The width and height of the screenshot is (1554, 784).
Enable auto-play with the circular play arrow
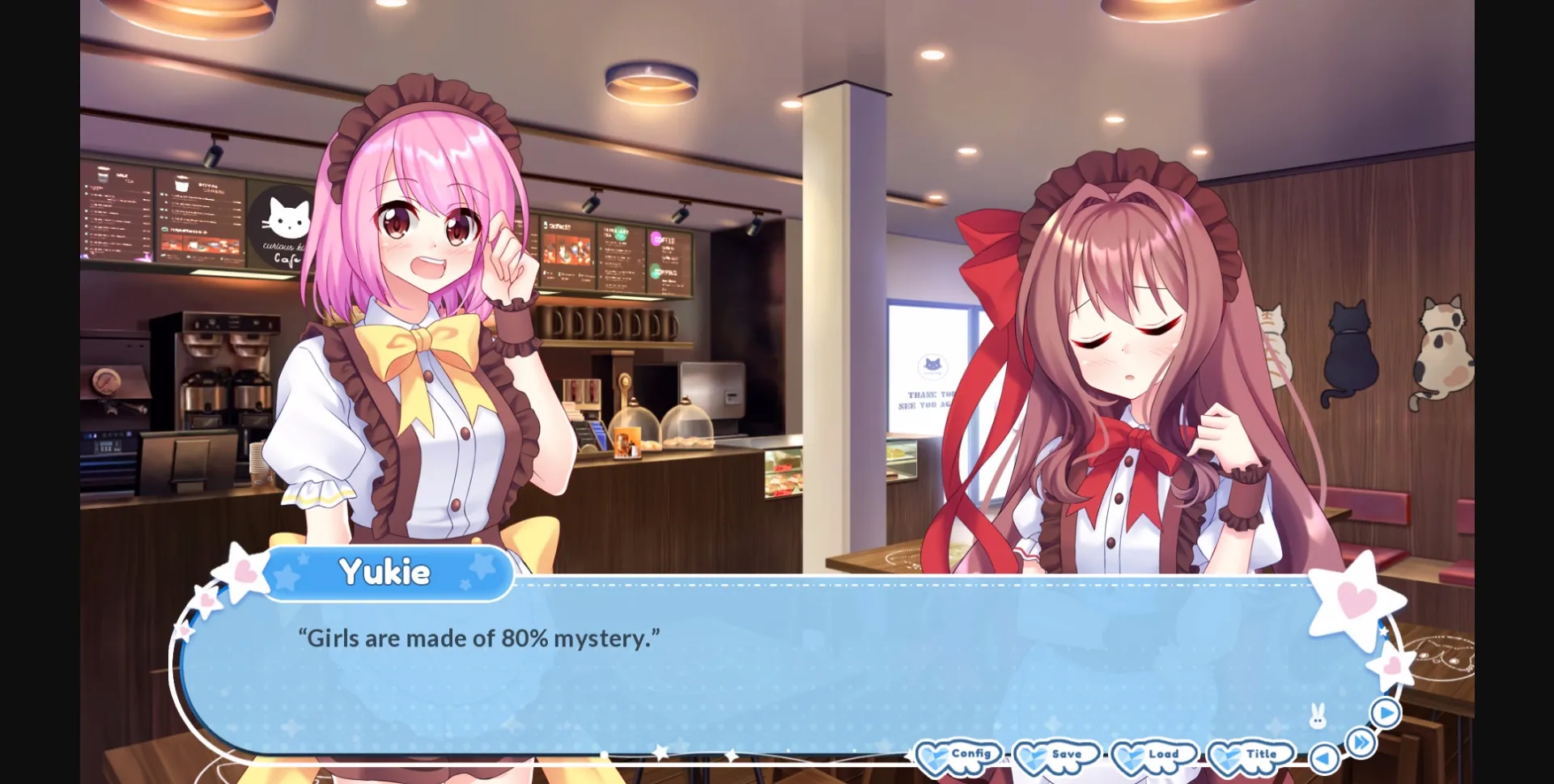pyautogui.click(x=1384, y=713)
